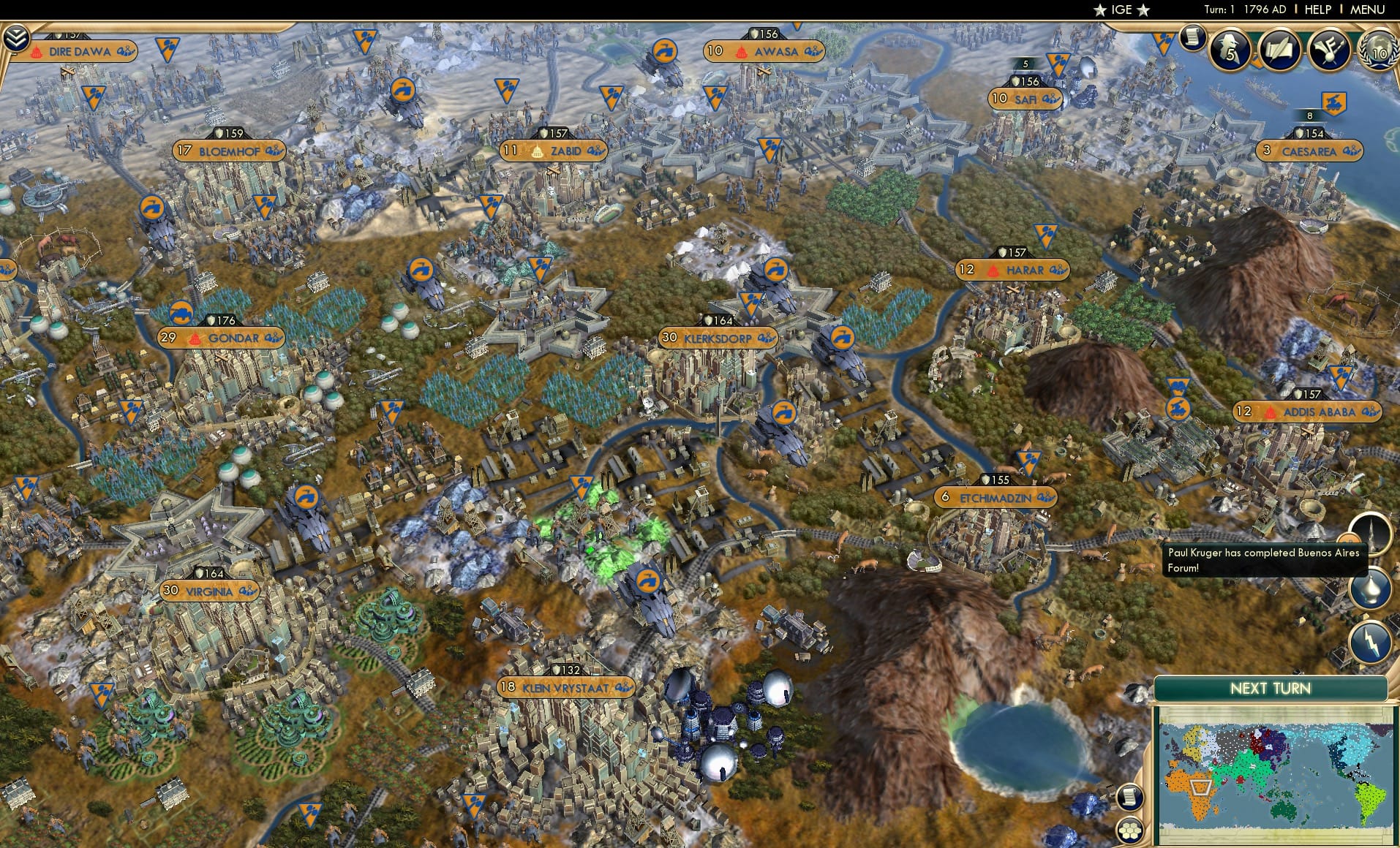Screen dimensions: 1400x848
Task: Open HELP from the top bar
Action: coord(1319,10)
